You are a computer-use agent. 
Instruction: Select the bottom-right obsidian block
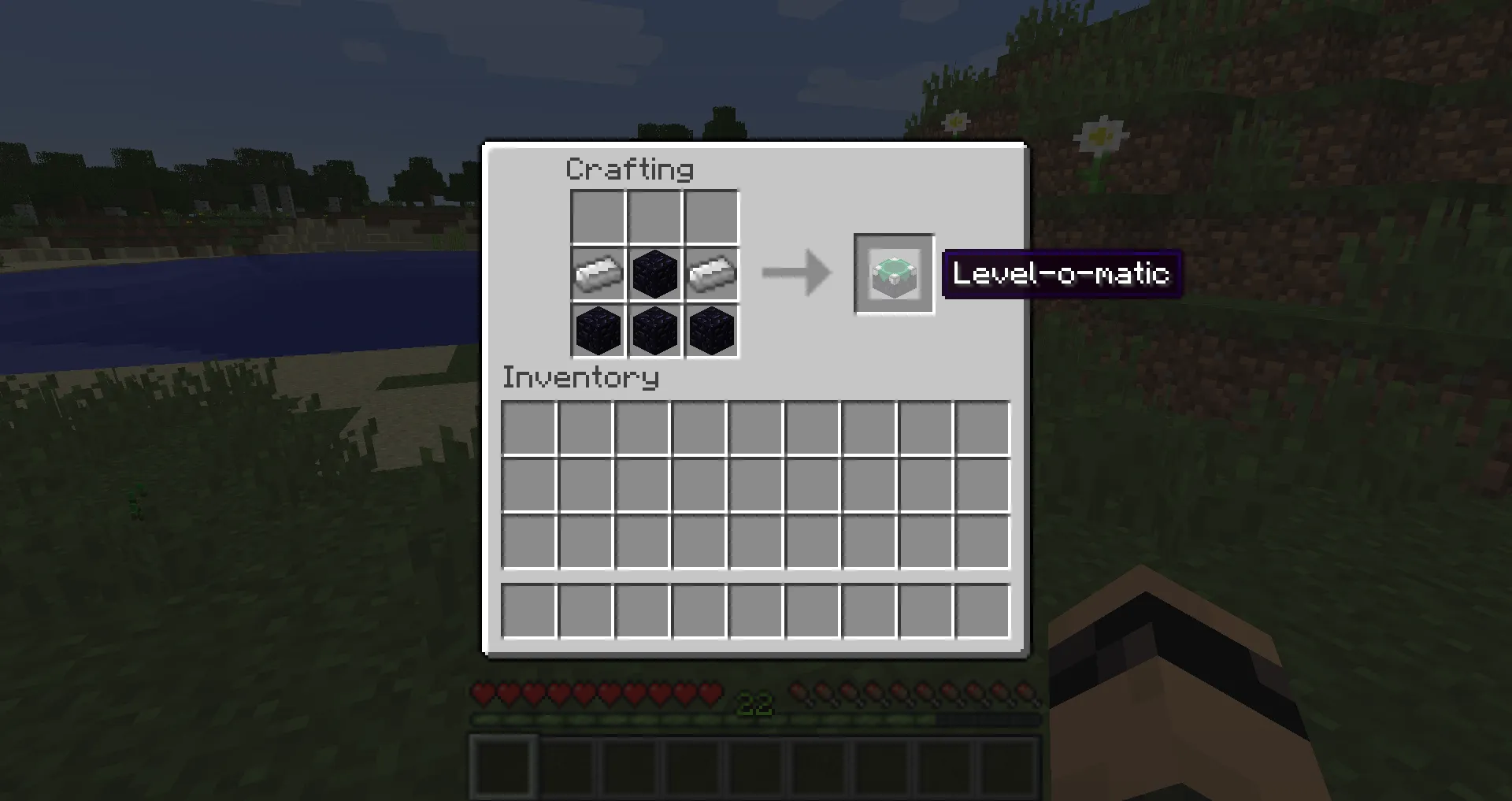pos(712,331)
